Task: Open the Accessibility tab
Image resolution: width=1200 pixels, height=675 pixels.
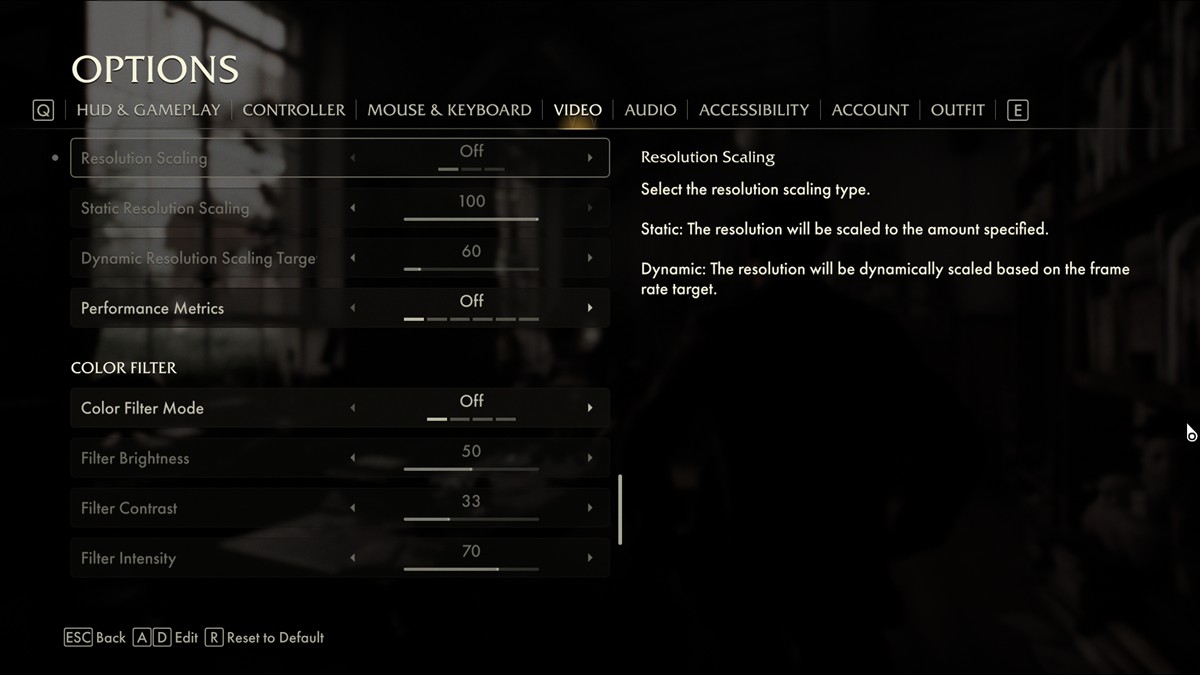Action: (754, 110)
